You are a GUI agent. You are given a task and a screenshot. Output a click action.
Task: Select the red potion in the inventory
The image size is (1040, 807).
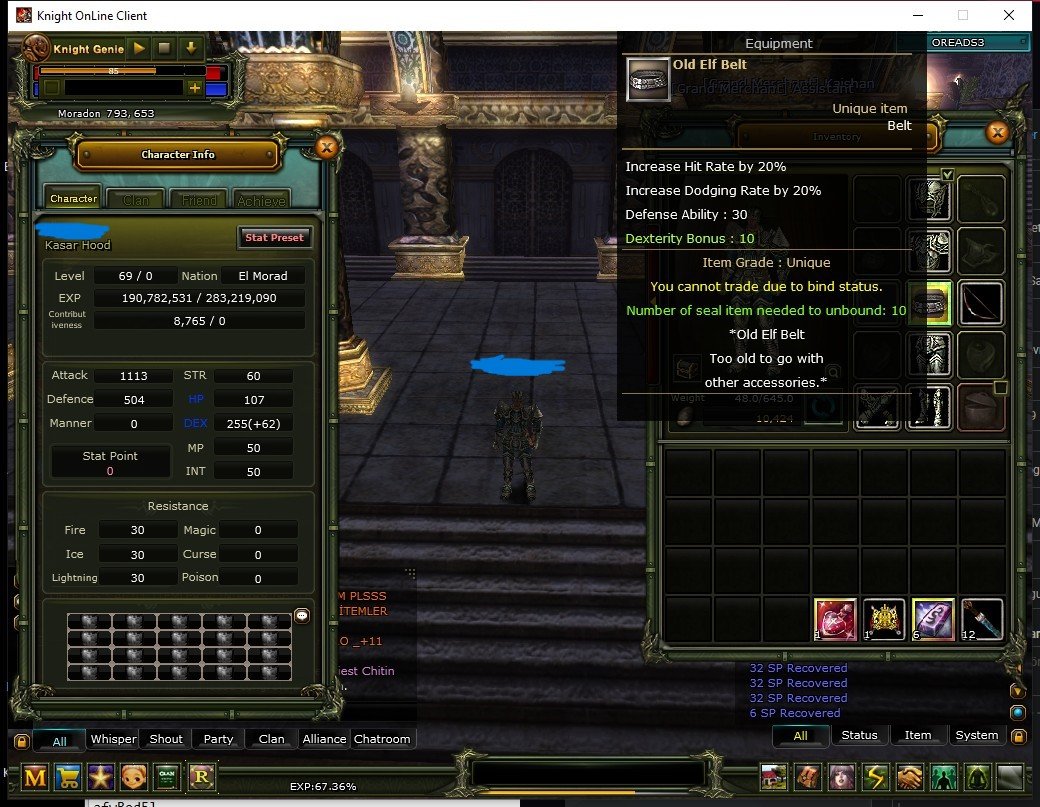(835, 620)
